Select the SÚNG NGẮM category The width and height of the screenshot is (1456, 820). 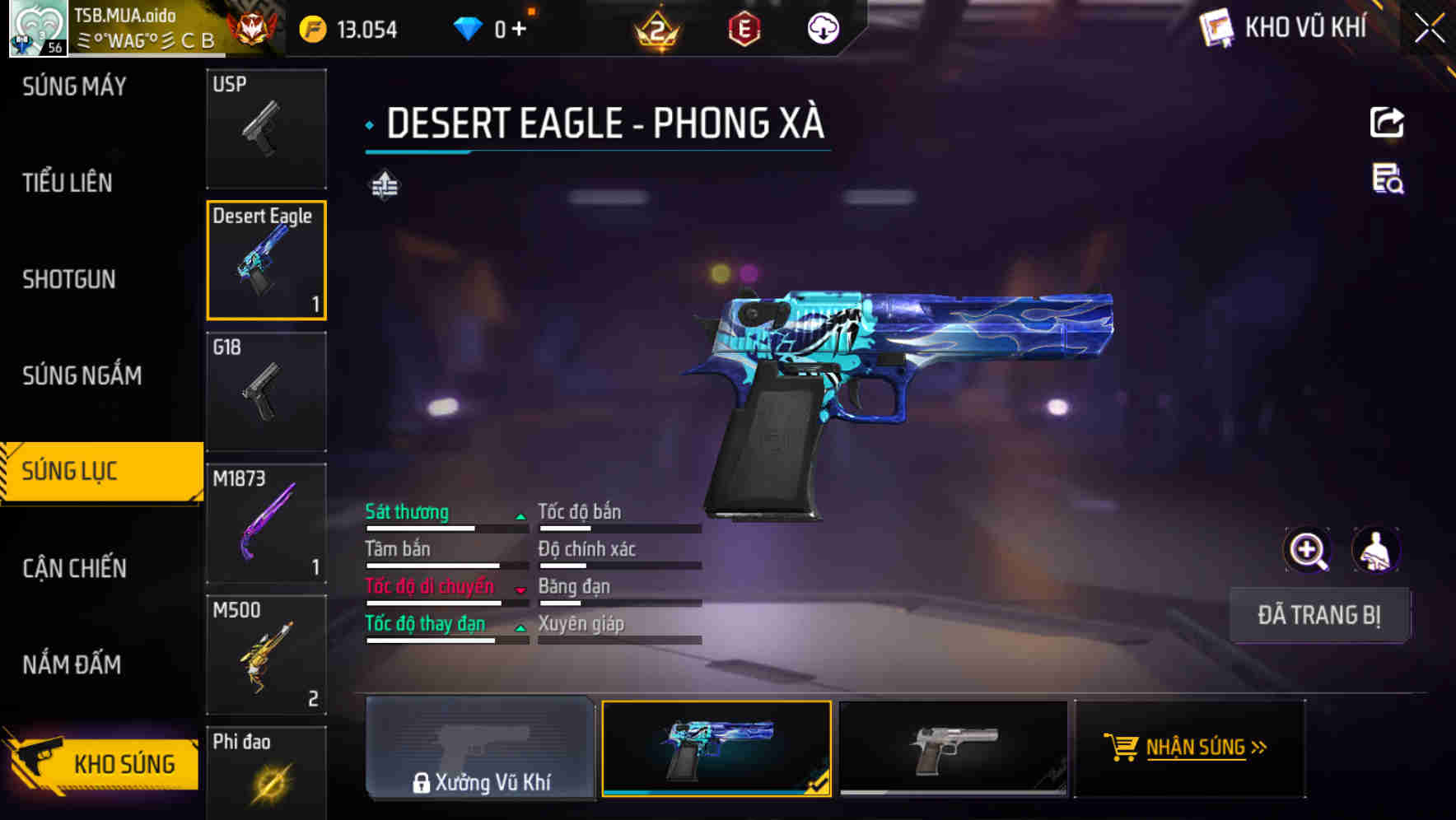click(82, 375)
